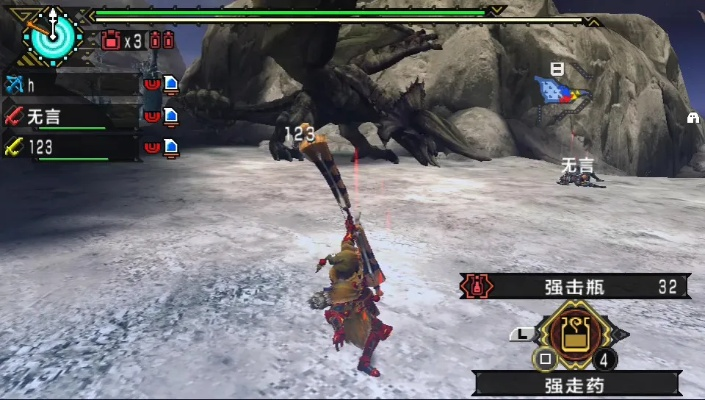
Task: Select party member 无言 in the list
Action: (x=70, y=116)
